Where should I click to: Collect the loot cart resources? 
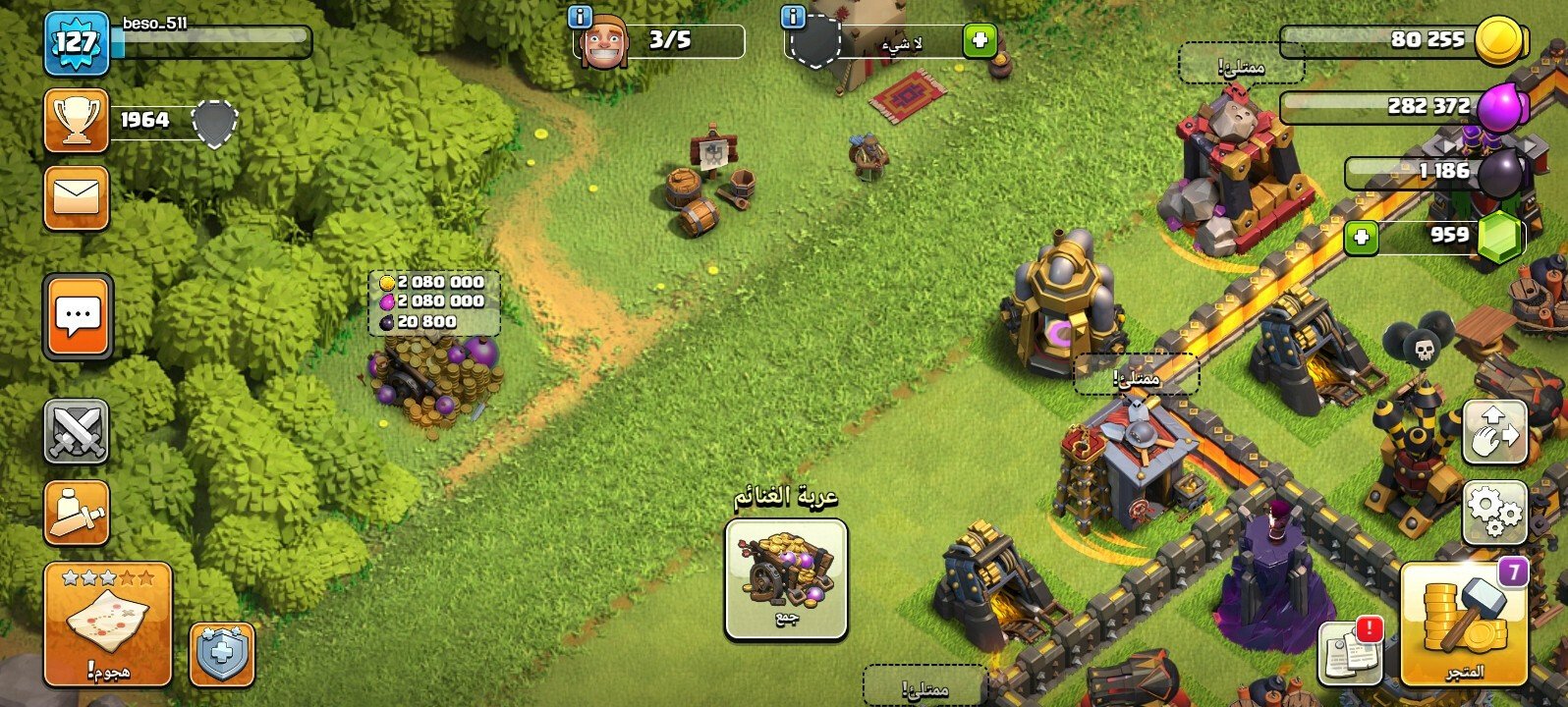pos(786,579)
